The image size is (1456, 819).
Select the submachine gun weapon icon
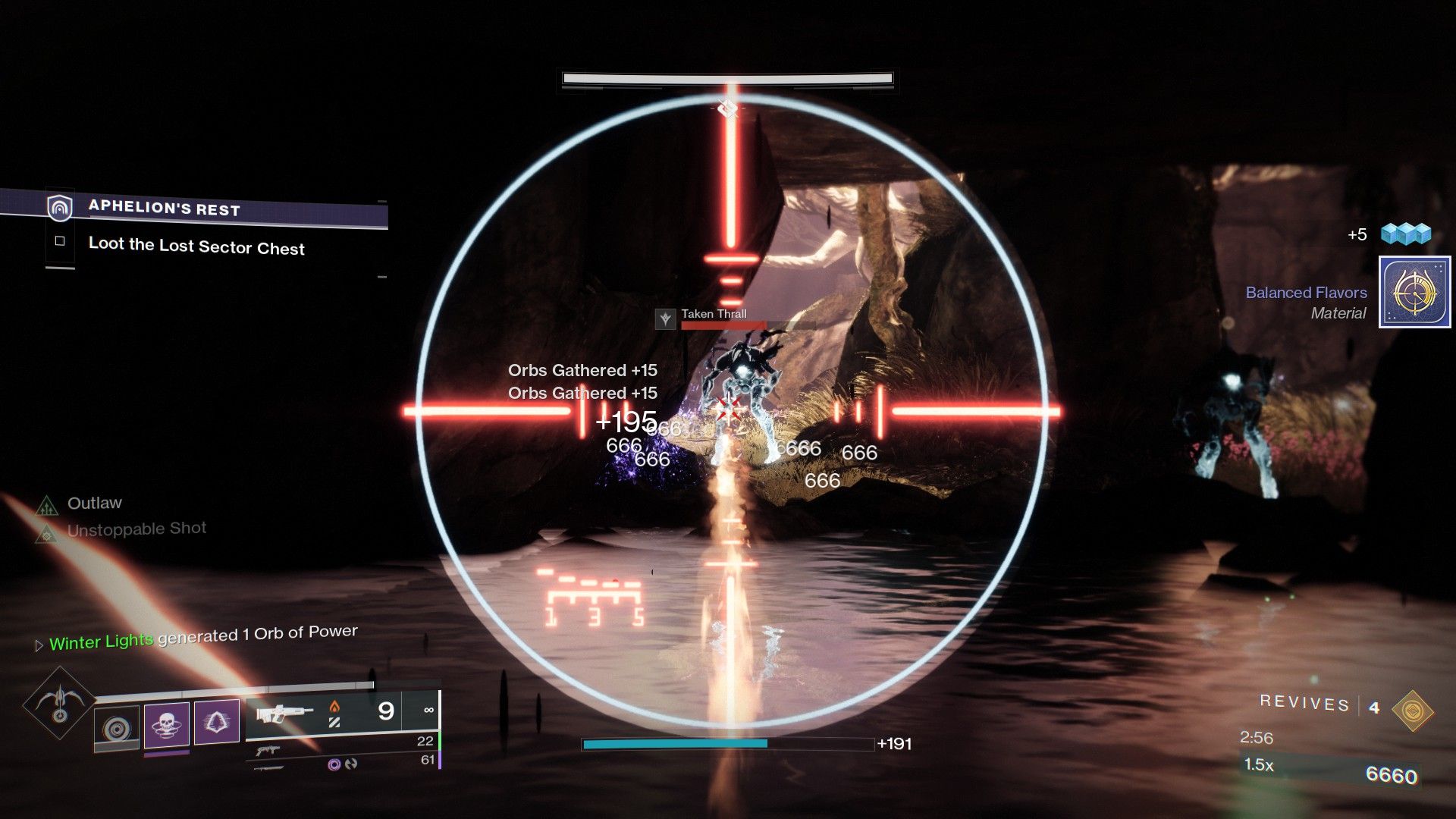click(267, 751)
